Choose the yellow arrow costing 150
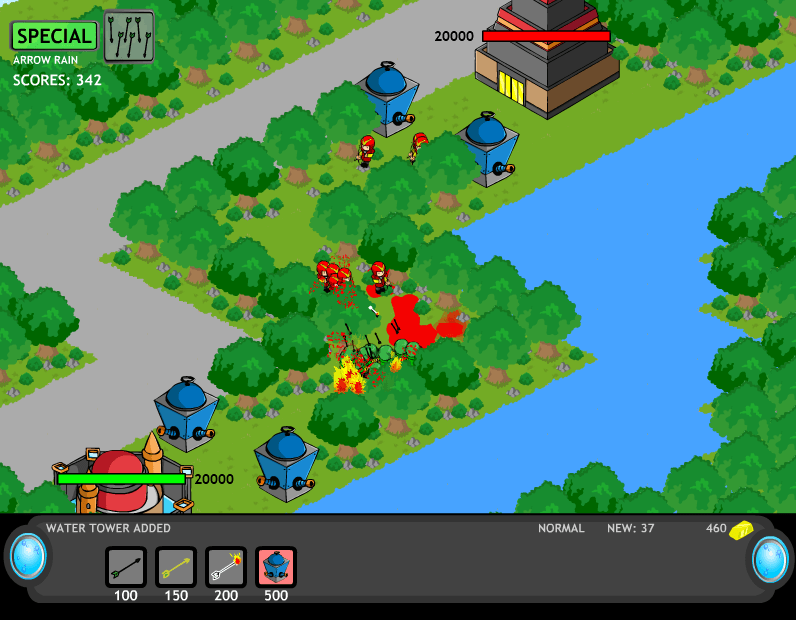This screenshot has width=796, height=620. pos(176,567)
